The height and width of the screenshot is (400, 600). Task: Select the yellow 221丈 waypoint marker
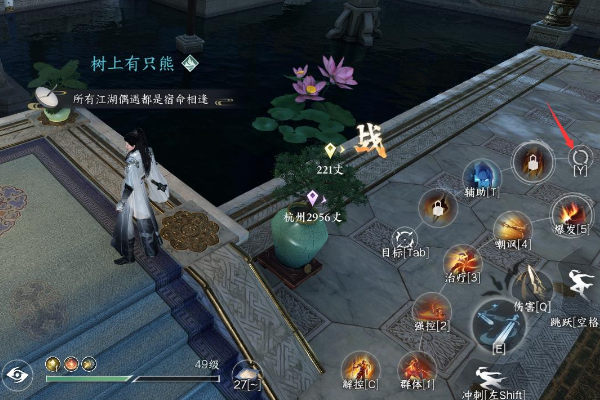tap(330, 151)
